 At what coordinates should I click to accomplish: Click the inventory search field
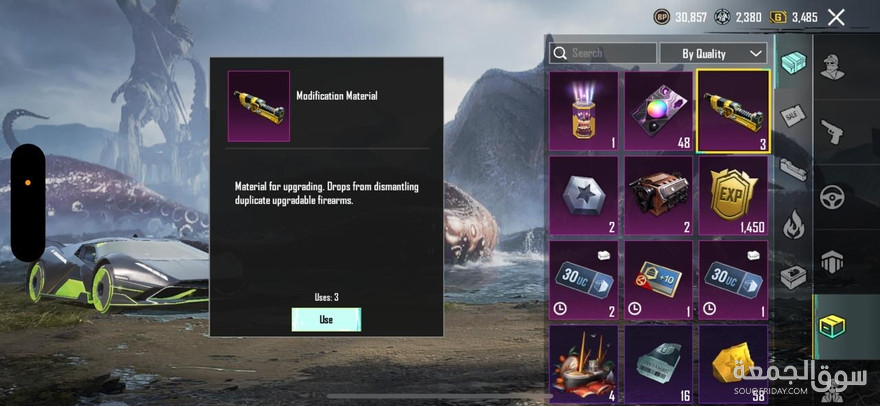coord(603,53)
